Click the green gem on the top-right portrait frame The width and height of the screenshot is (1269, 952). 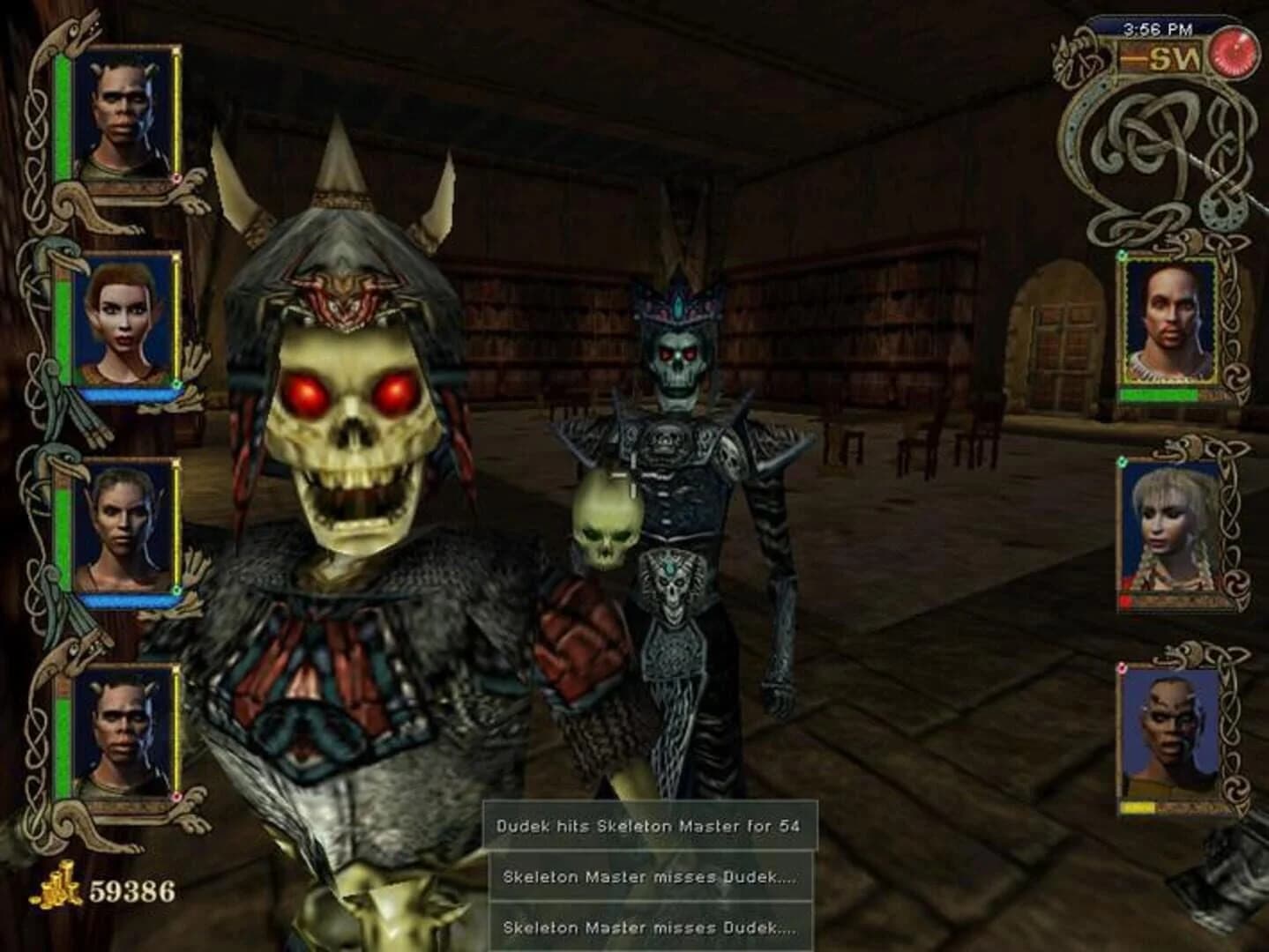1123,256
